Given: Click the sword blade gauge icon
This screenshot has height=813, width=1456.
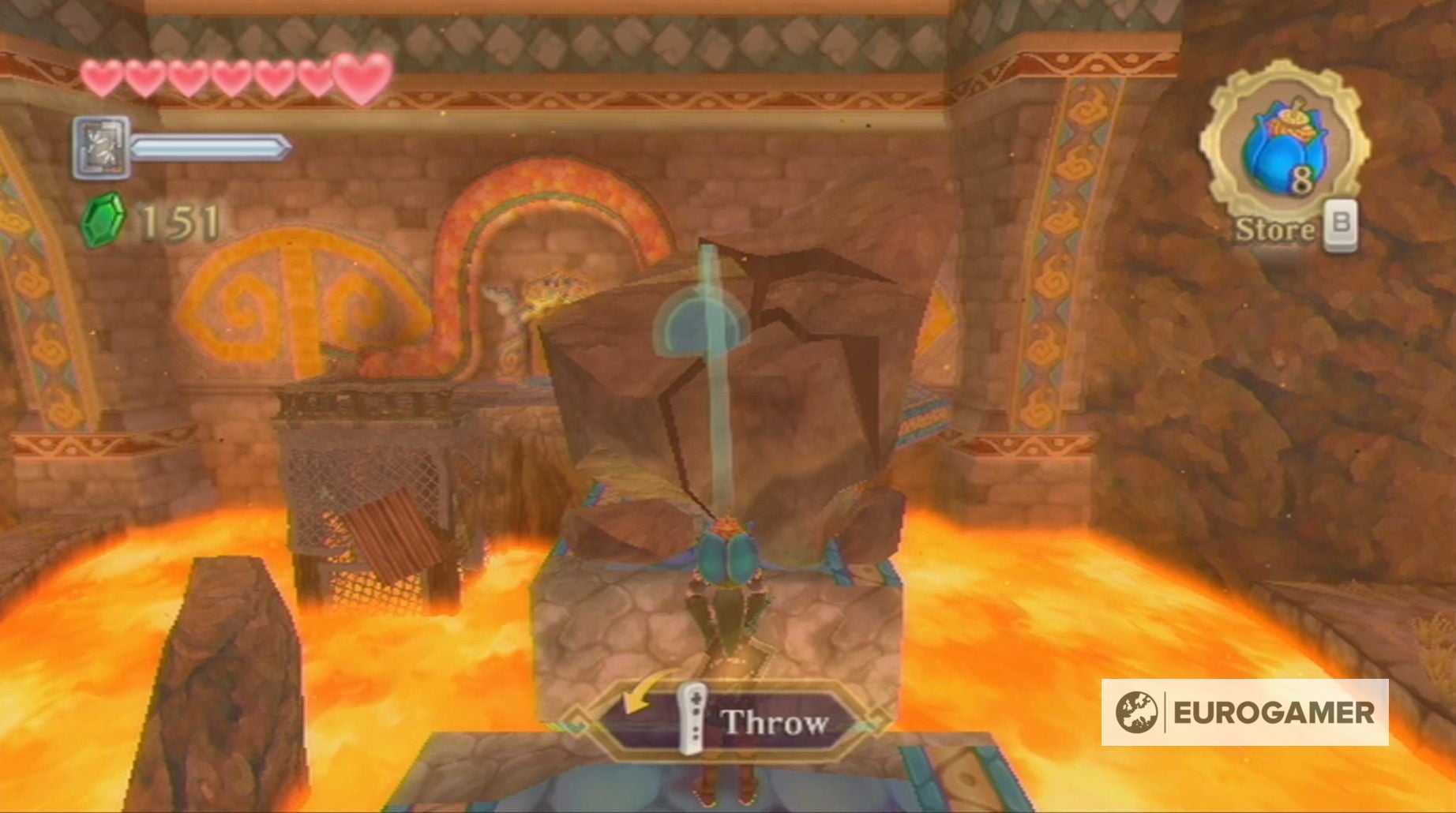Looking at the screenshot, I should tap(207, 148).
